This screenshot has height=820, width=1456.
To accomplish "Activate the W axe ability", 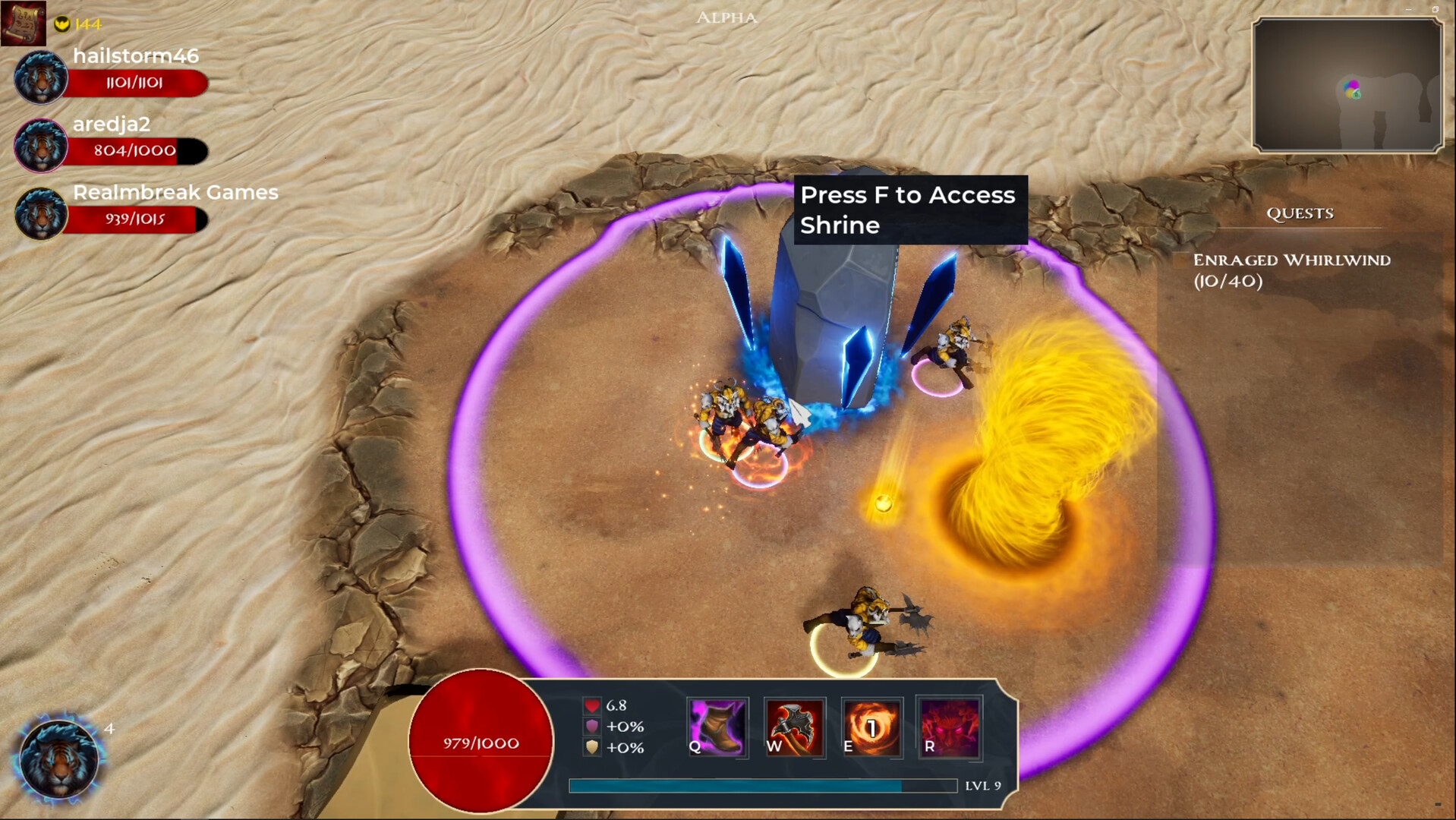I will (794, 727).
